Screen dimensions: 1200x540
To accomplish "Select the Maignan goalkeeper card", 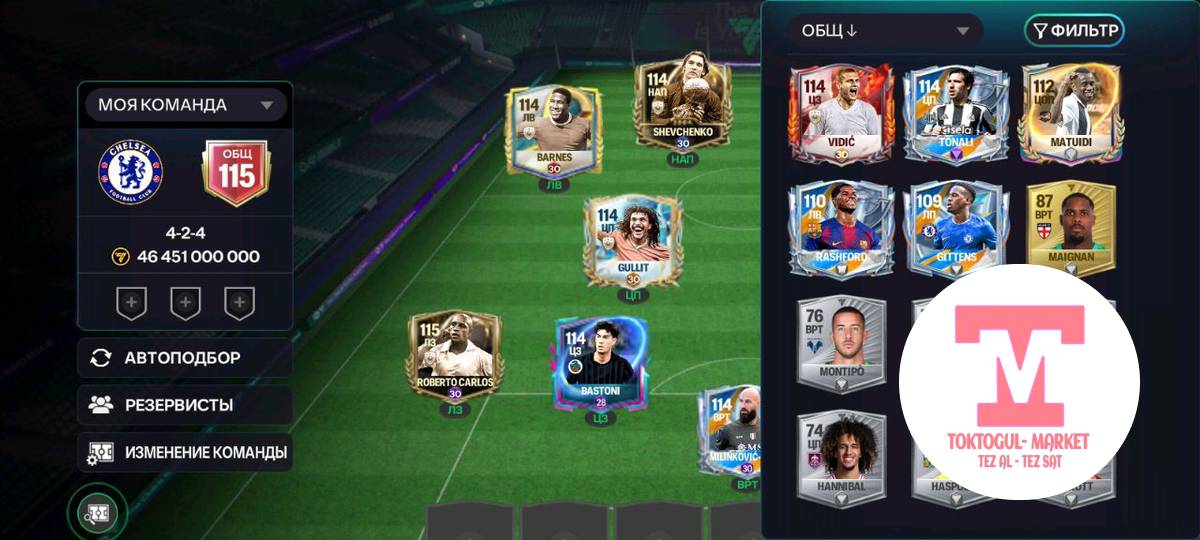I will (x=1069, y=228).
